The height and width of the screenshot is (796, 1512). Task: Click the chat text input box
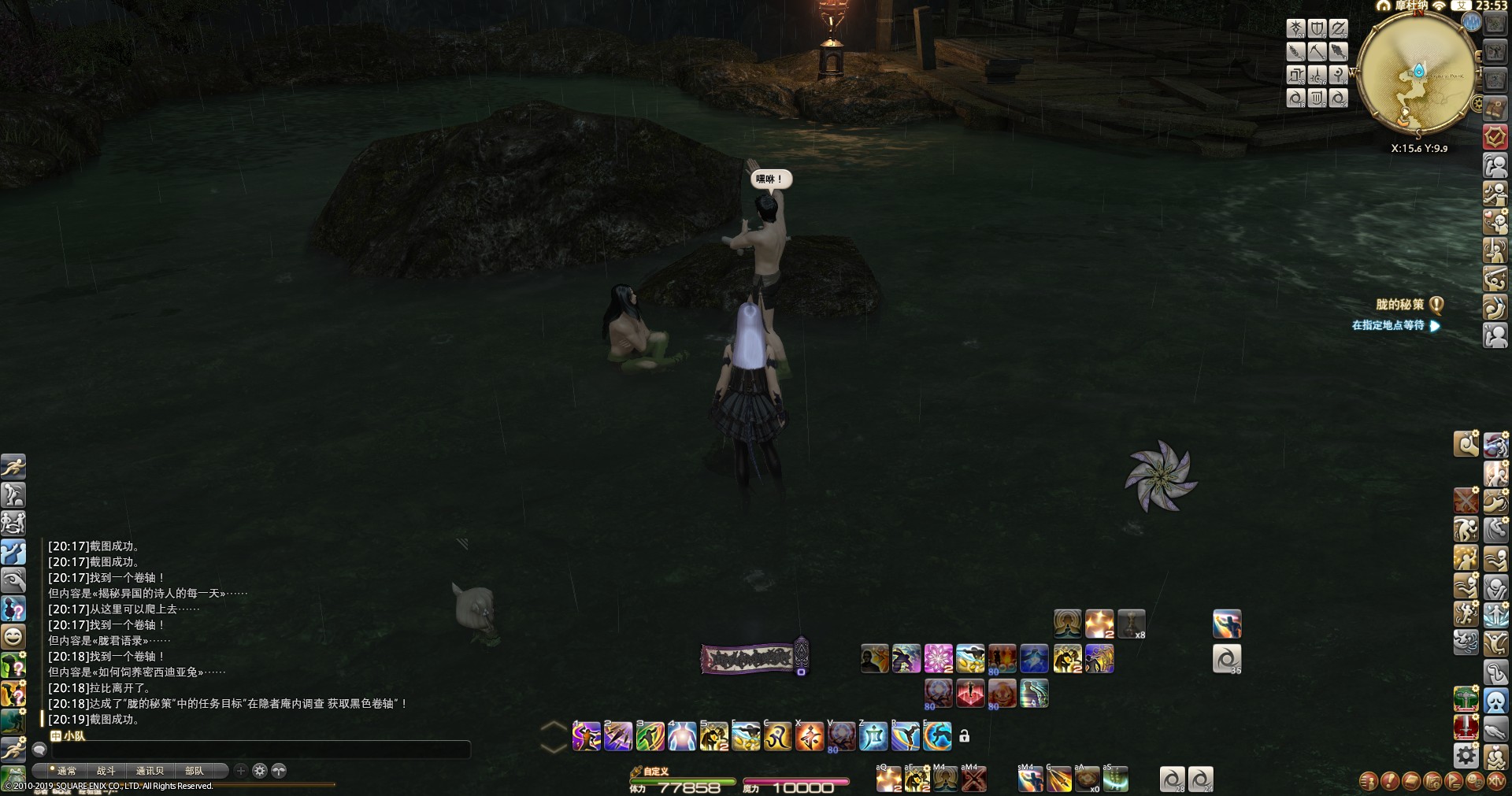(x=260, y=750)
